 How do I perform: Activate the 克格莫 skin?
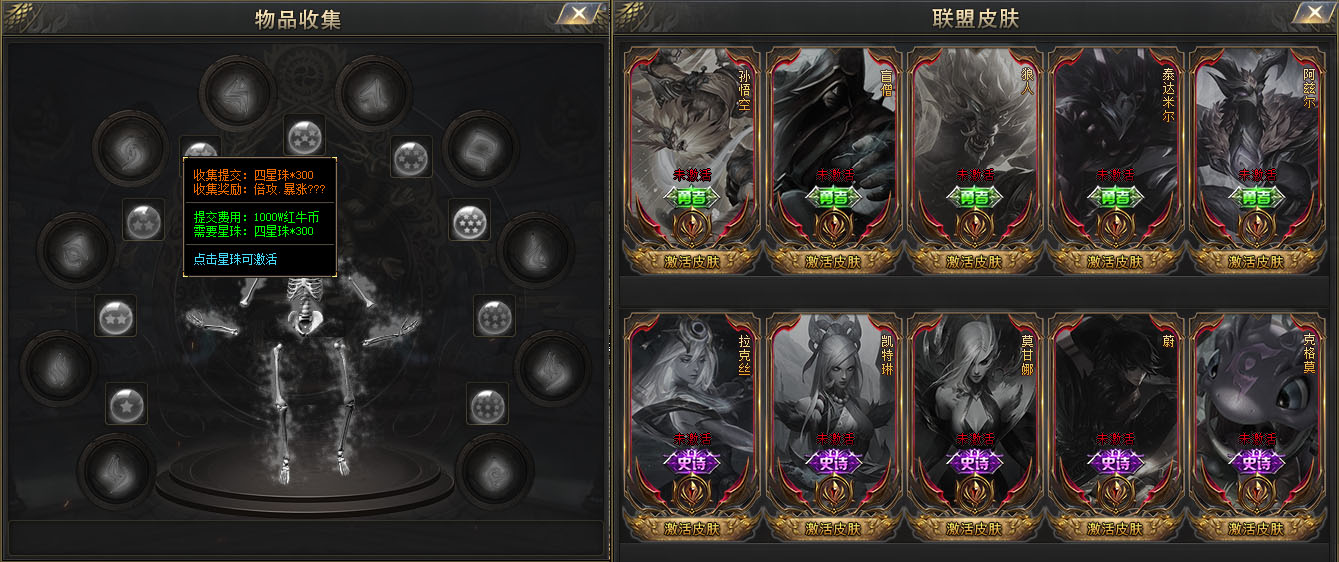coord(1257,528)
